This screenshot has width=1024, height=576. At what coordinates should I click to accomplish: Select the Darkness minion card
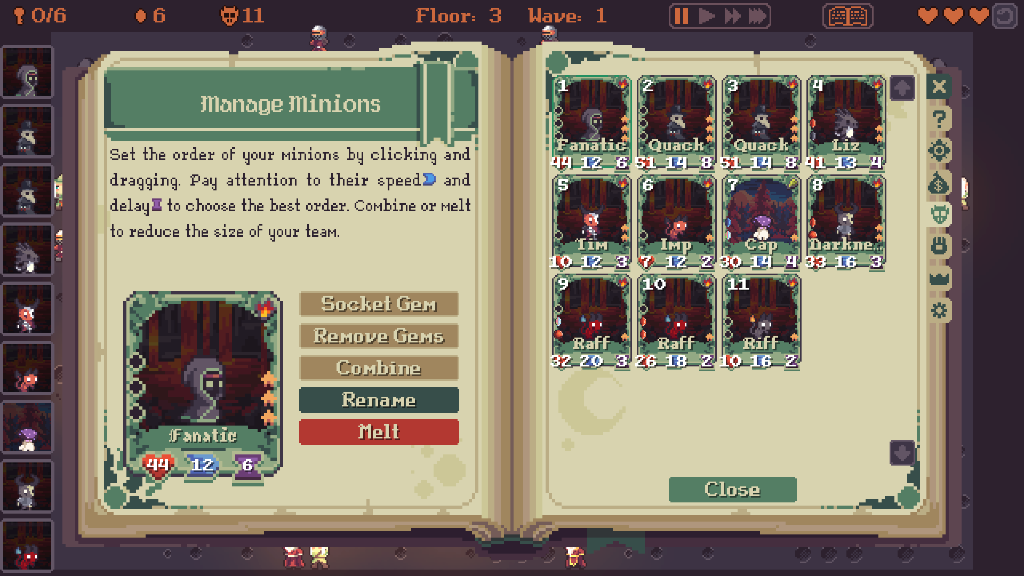[846, 220]
